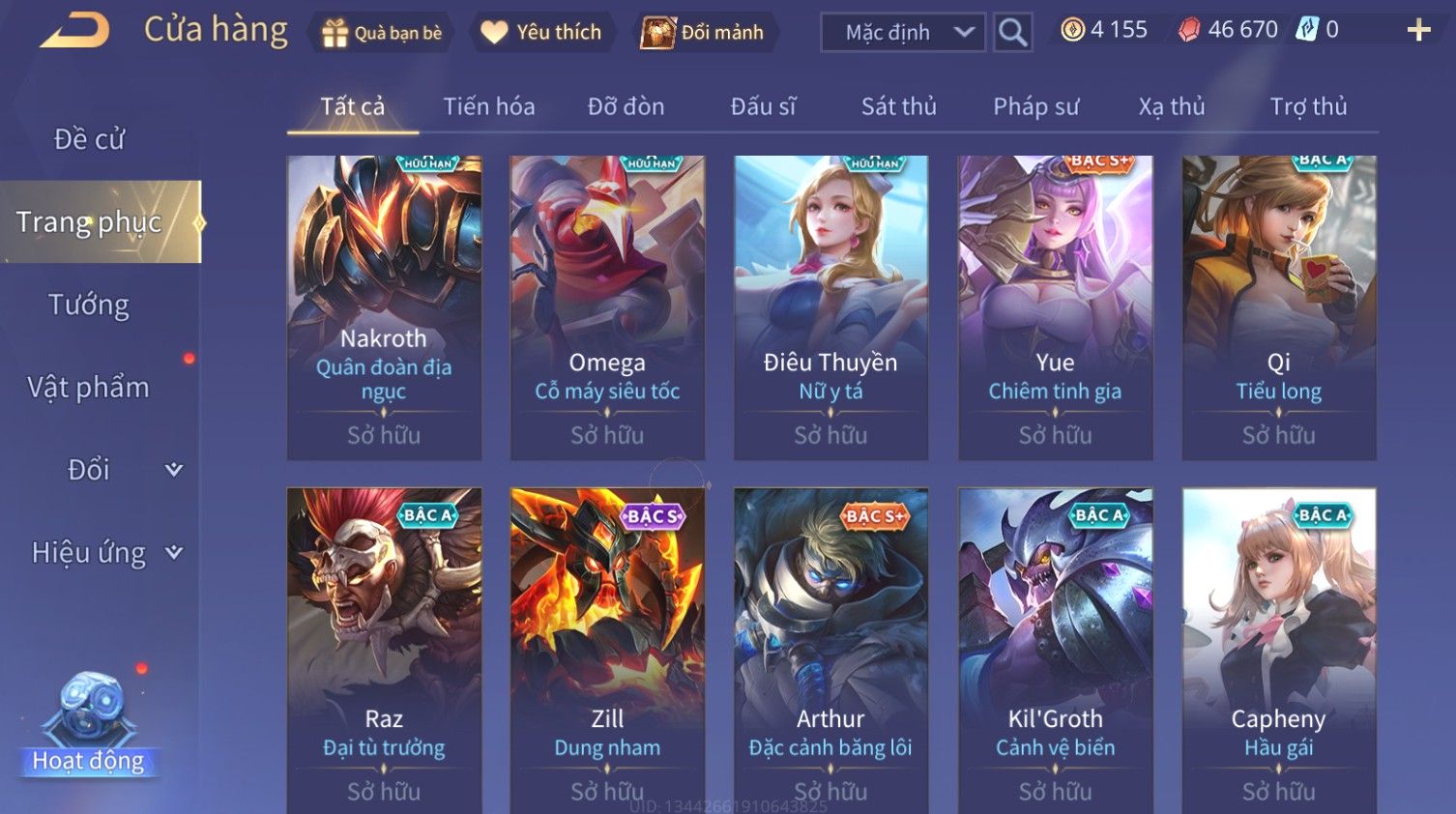Open the Vật phẩm items section
Image resolution: width=1456 pixels, height=814 pixels.
pyautogui.click(x=89, y=388)
